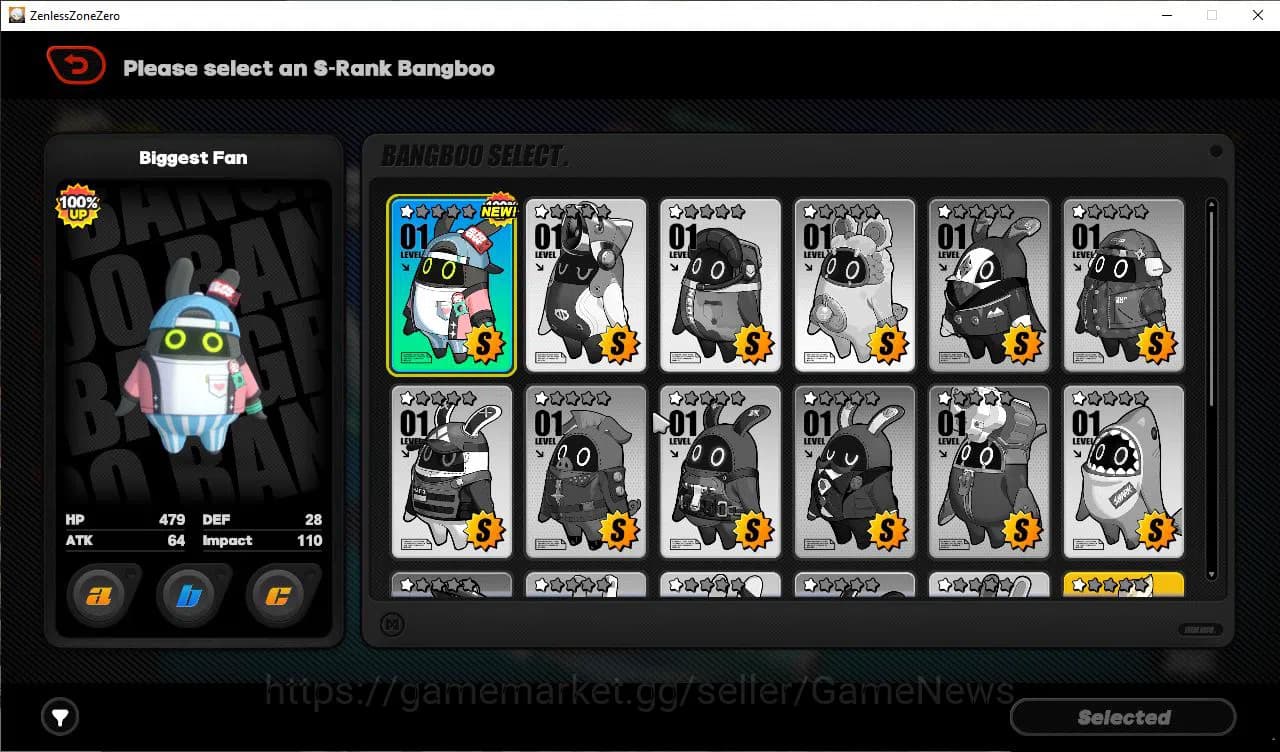This screenshot has height=752, width=1280.
Task: Select the orange 'a' skill icon
Action: click(97, 596)
